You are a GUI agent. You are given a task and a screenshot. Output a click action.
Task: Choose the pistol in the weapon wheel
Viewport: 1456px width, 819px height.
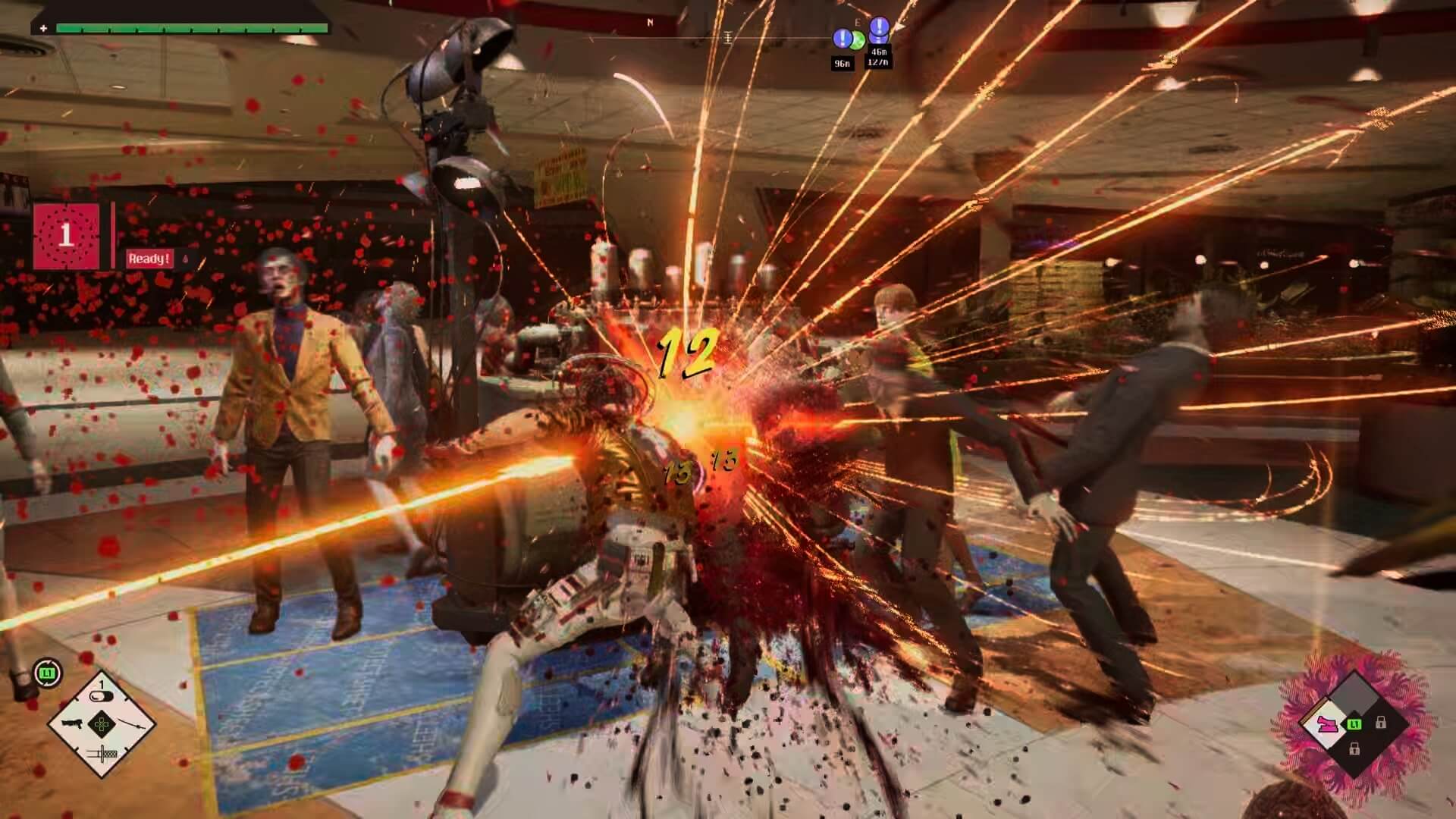[72, 723]
